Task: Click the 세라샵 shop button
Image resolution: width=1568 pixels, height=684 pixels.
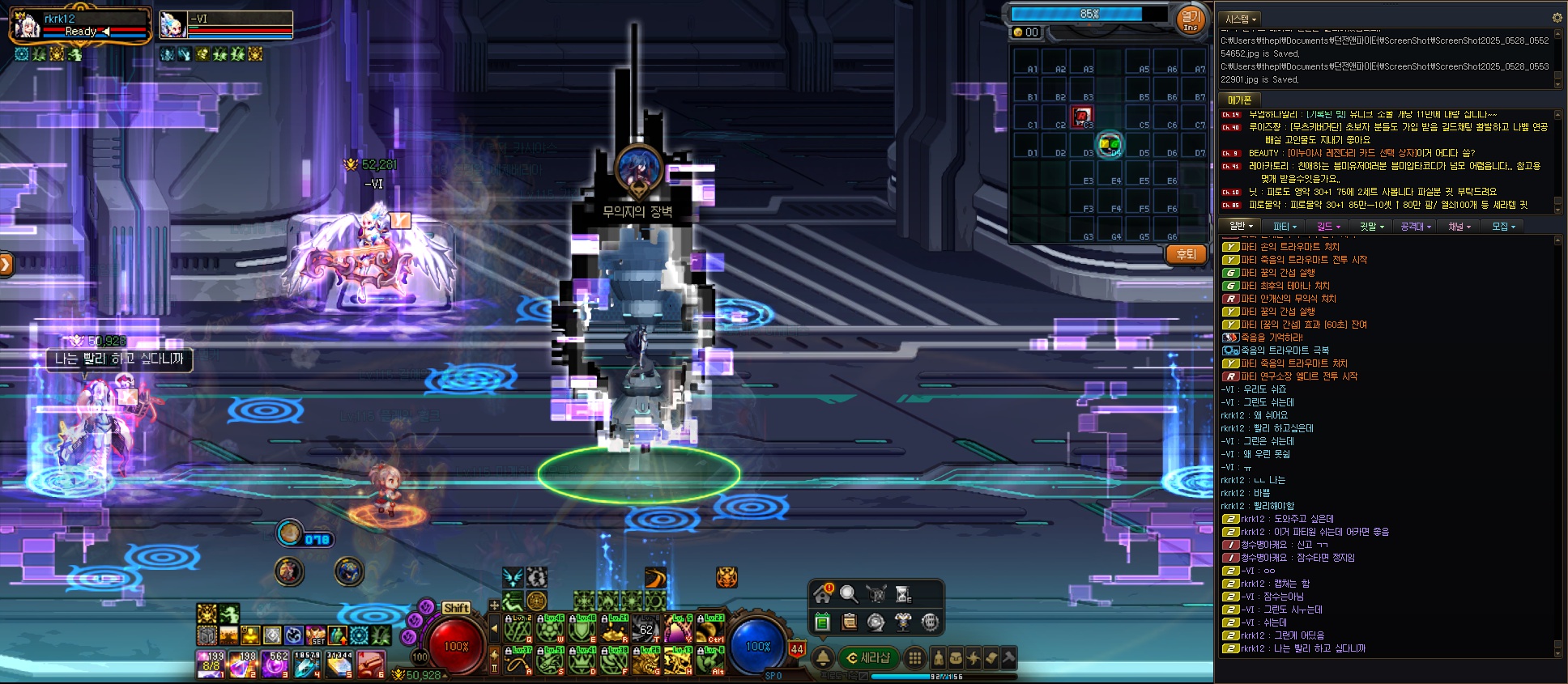Action: [867, 658]
